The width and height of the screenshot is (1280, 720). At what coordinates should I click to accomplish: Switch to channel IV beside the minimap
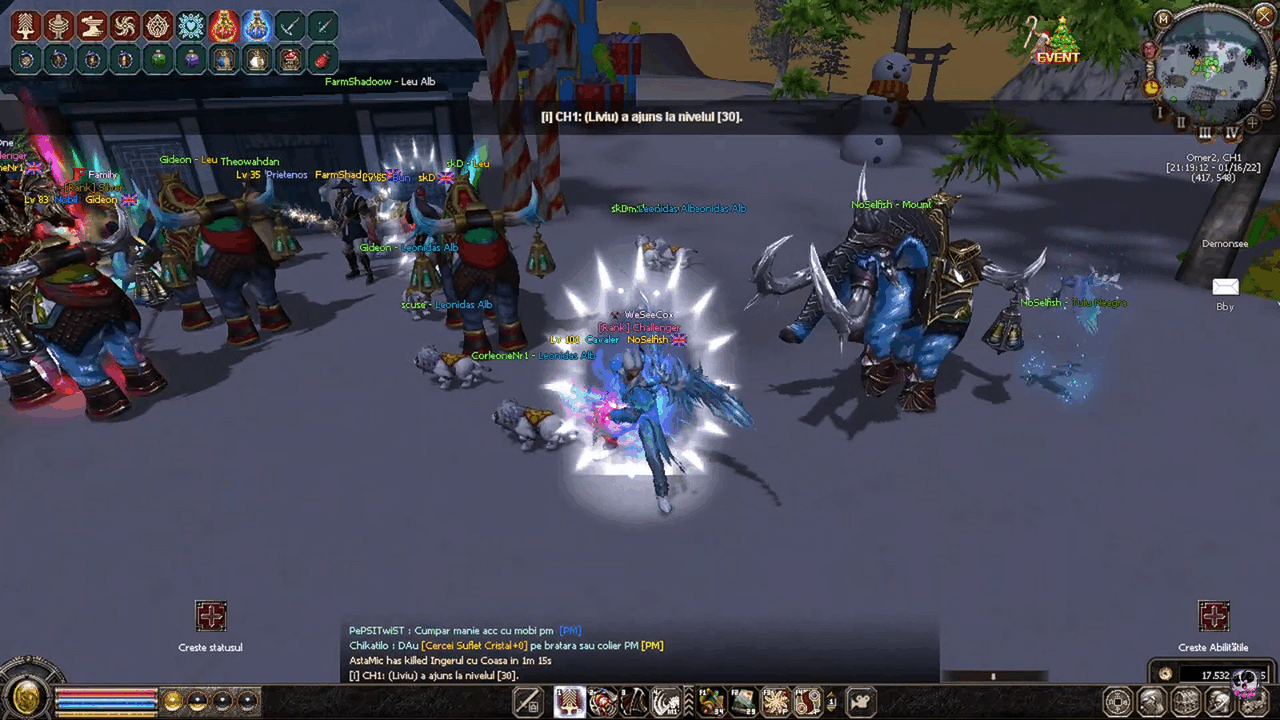tap(1232, 130)
